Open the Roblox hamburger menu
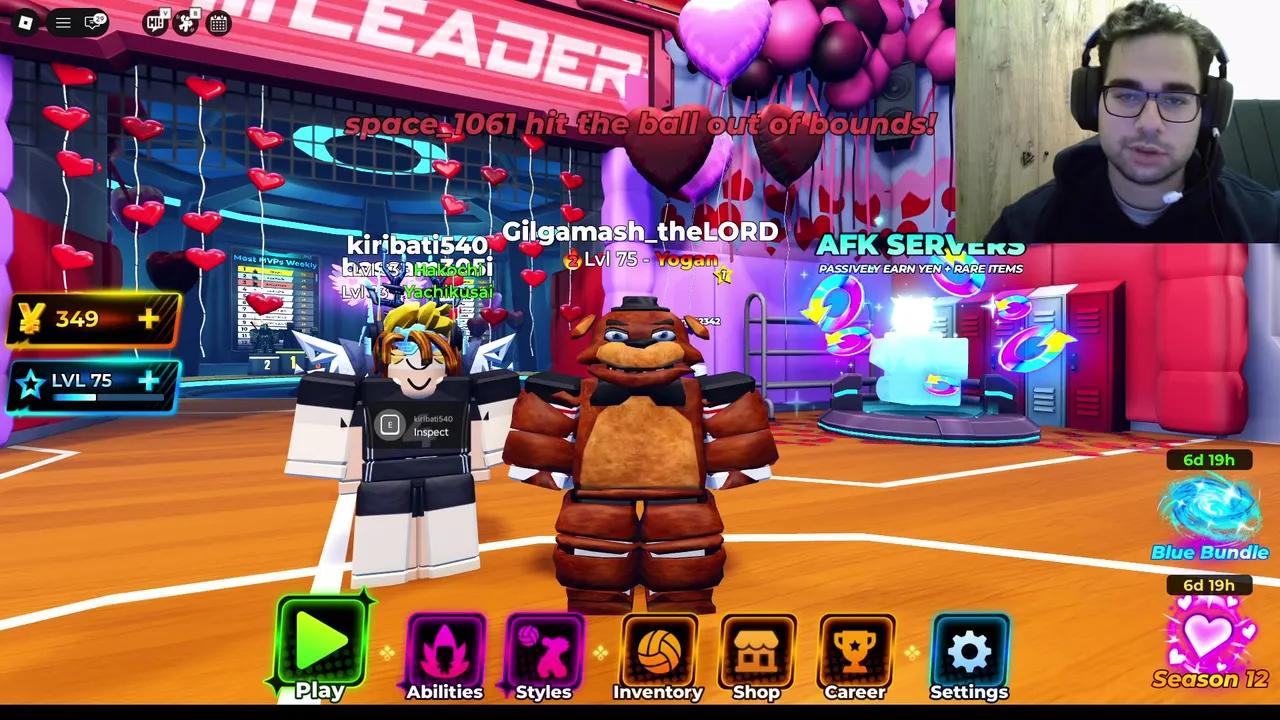Screen dimensions: 1280x720 62,22
